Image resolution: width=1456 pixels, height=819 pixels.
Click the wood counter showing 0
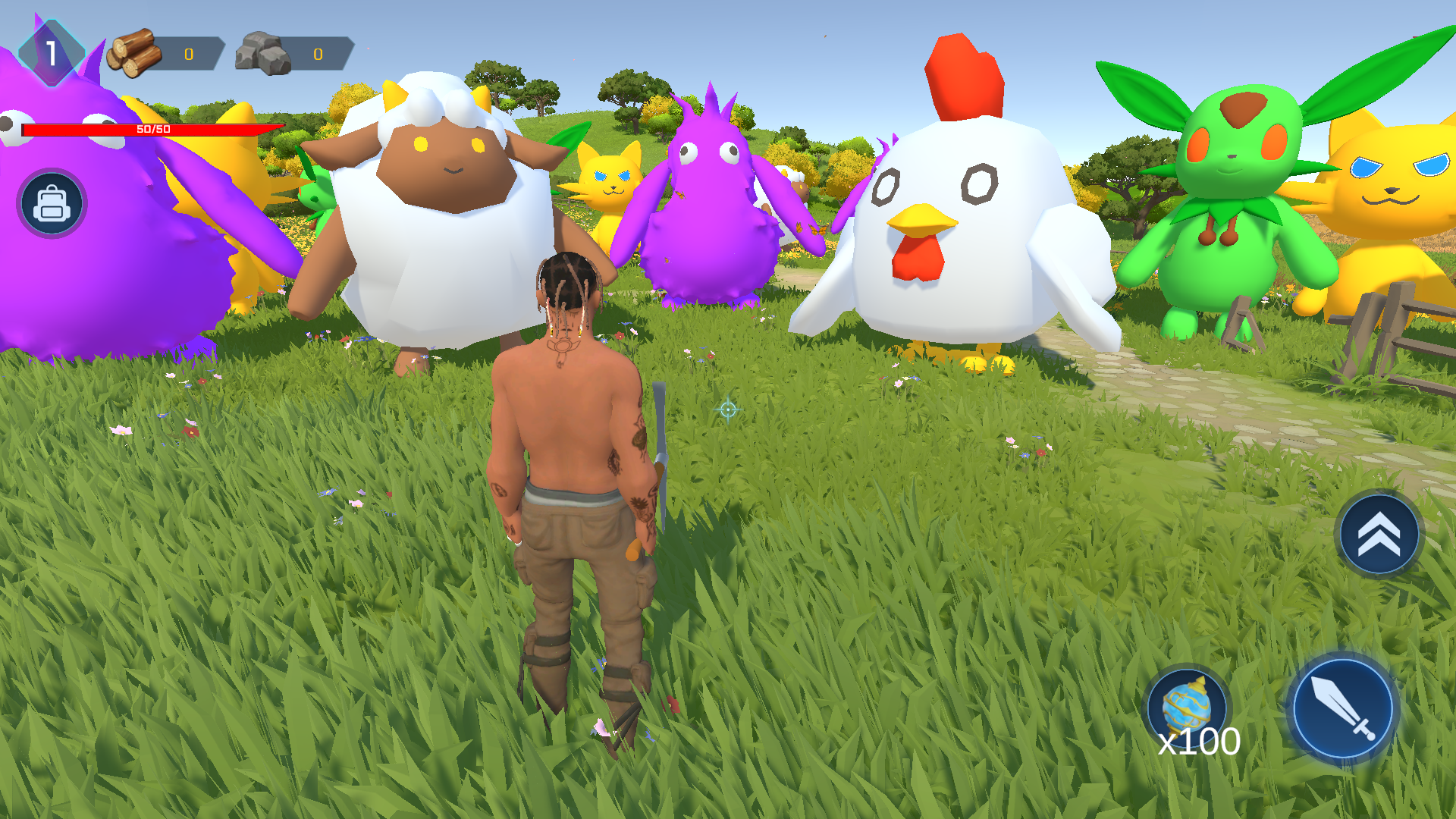click(189, 54)
